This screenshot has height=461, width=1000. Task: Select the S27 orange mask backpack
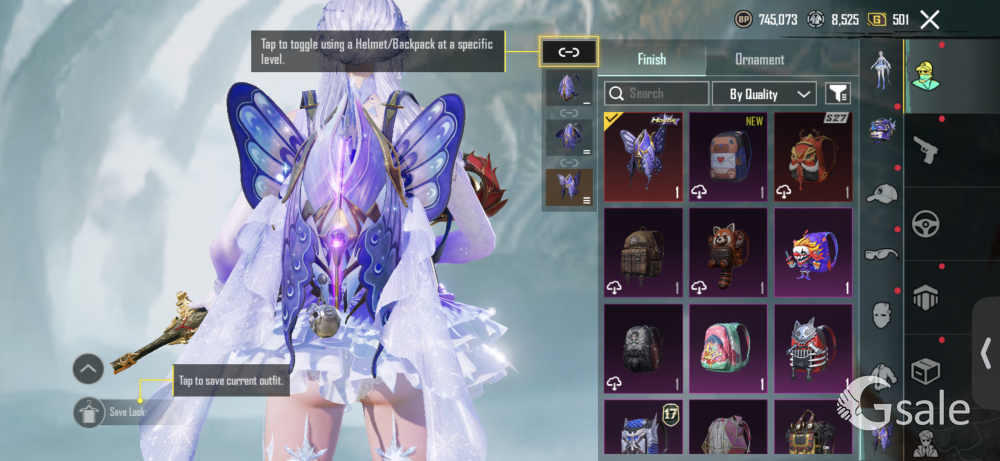pos(812,156)
